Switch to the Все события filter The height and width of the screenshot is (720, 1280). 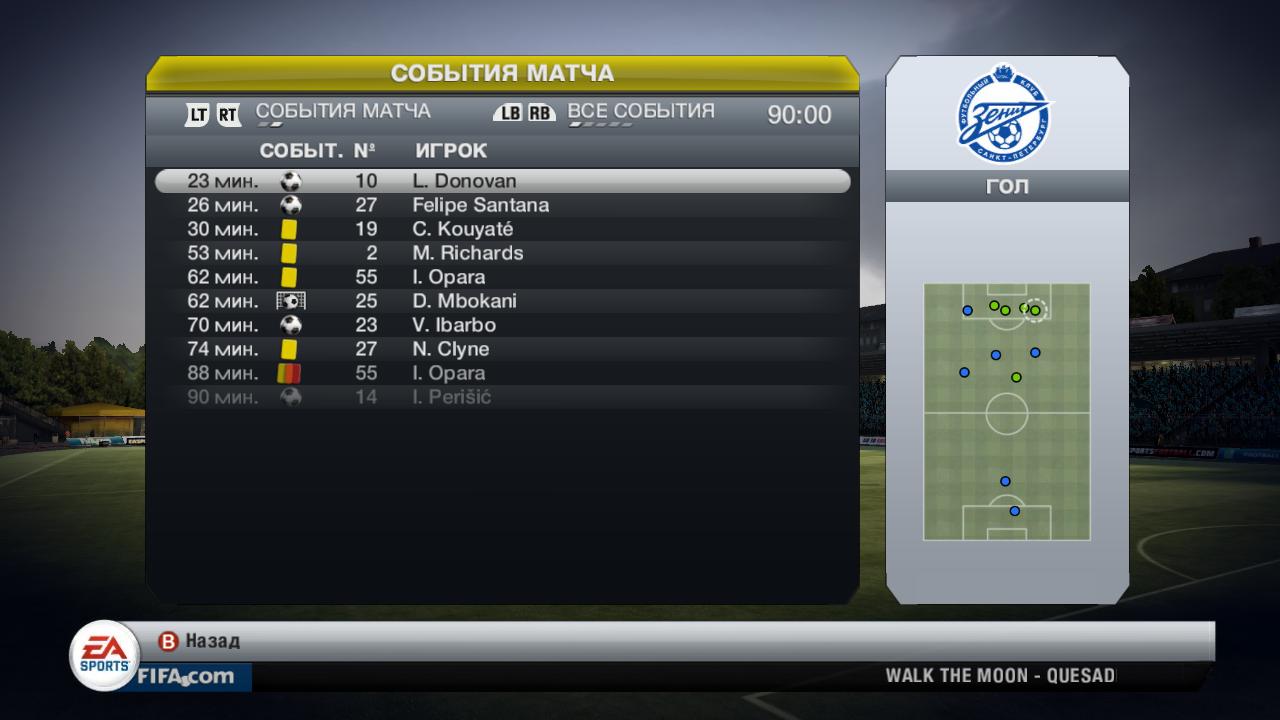pyautogui.click(x=641, y=111)
